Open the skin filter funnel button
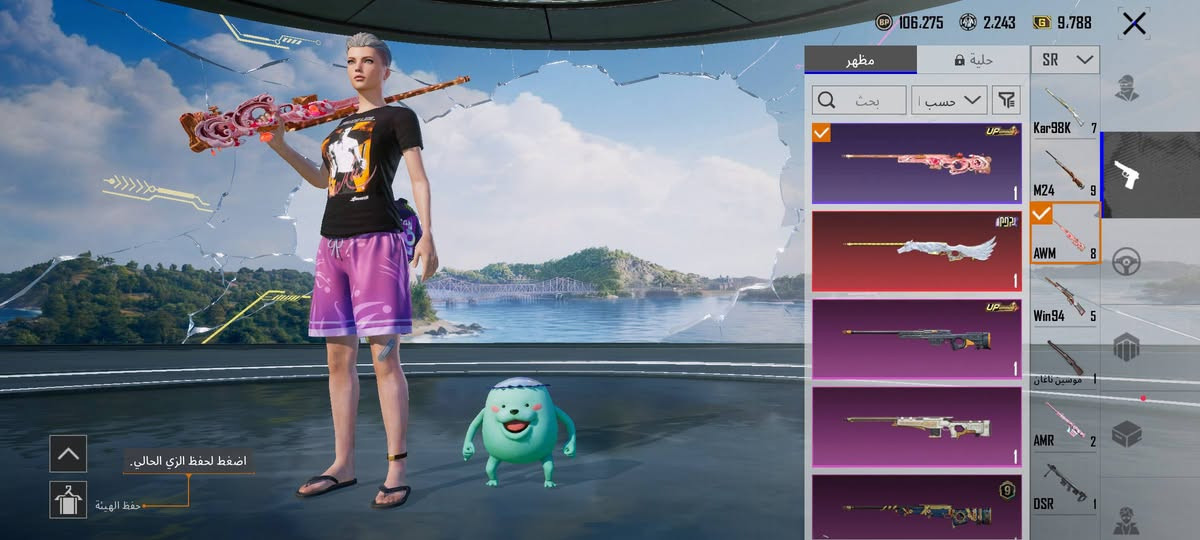 coord(1007,100)
